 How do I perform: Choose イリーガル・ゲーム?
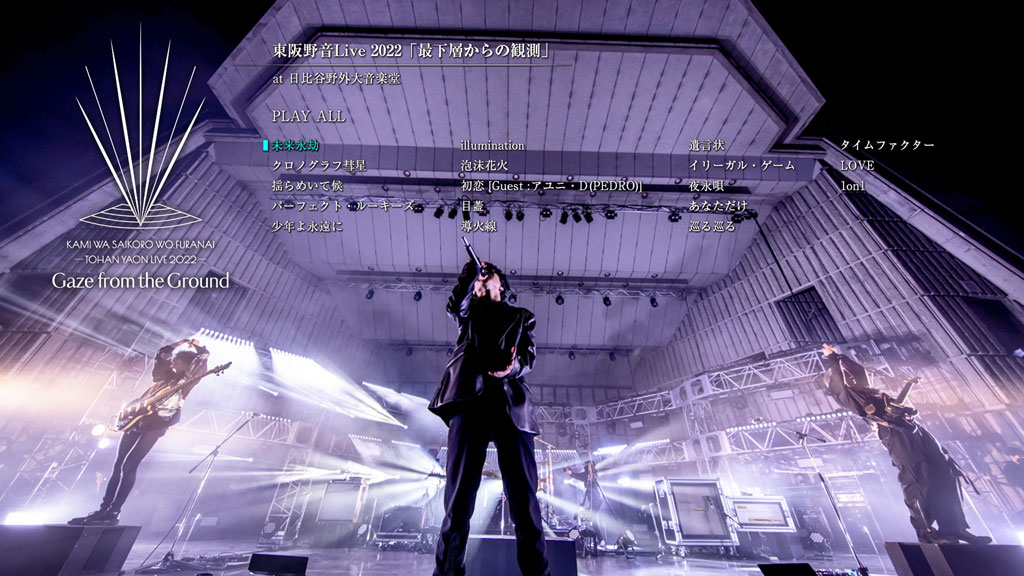(742, 165)
